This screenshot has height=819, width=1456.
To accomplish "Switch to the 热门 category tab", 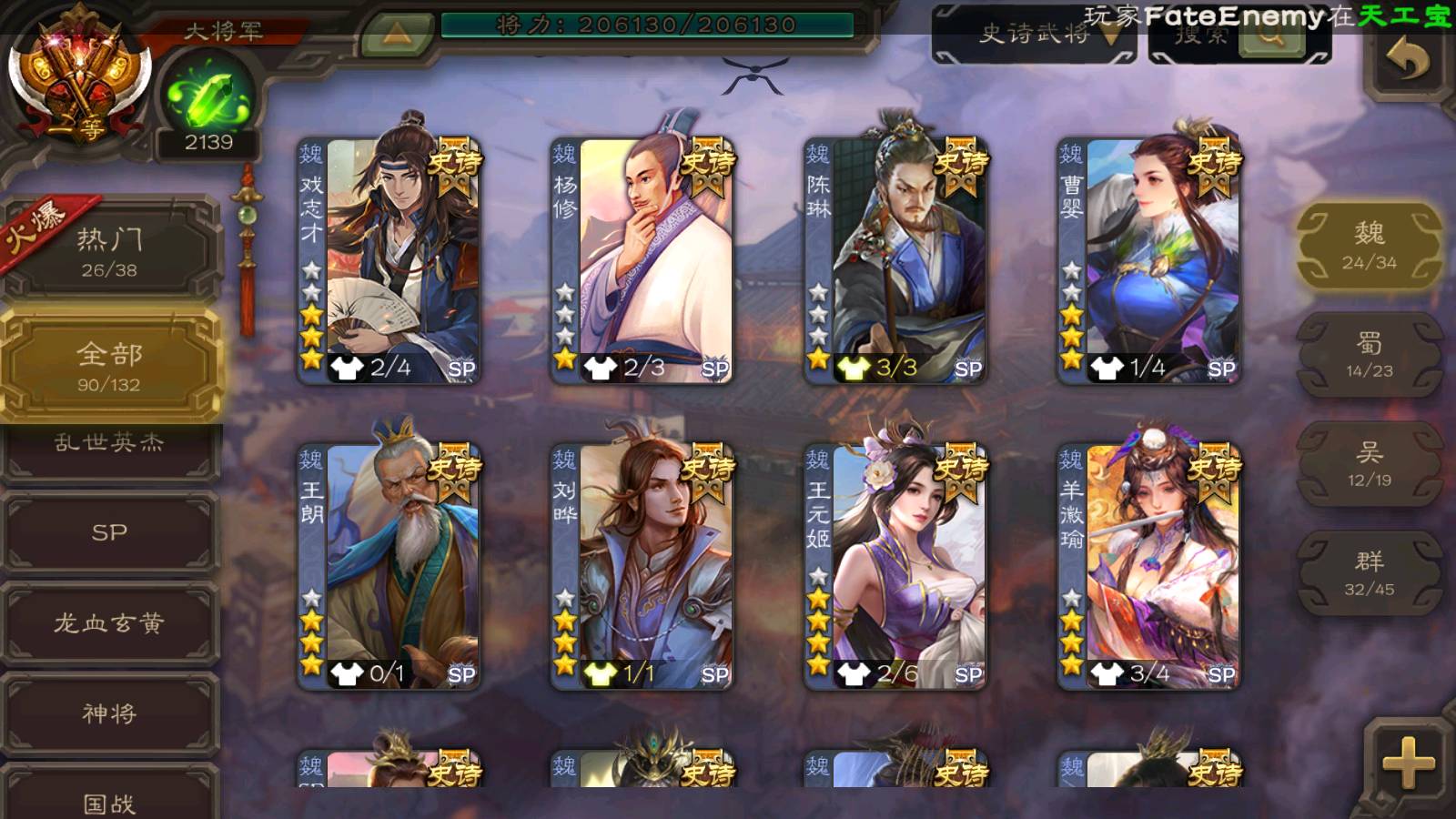I will (109, 251).
